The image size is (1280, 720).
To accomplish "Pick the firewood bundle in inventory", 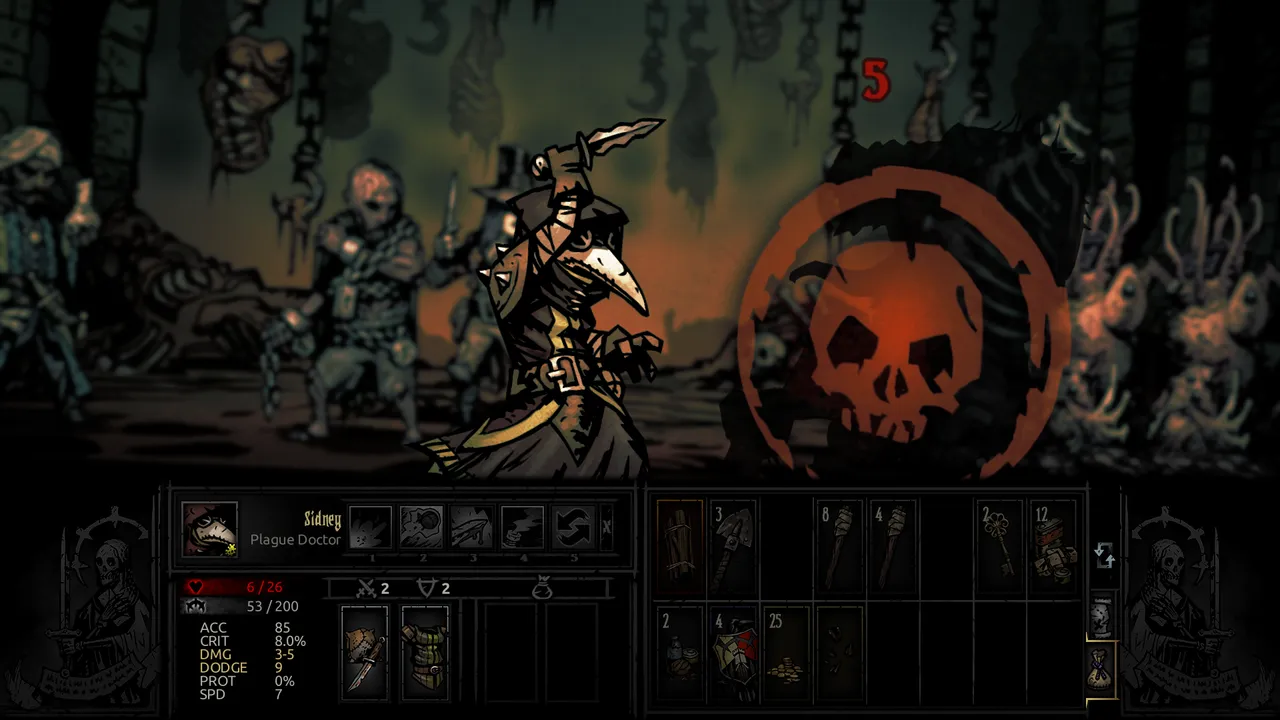I will pos(680,546).
